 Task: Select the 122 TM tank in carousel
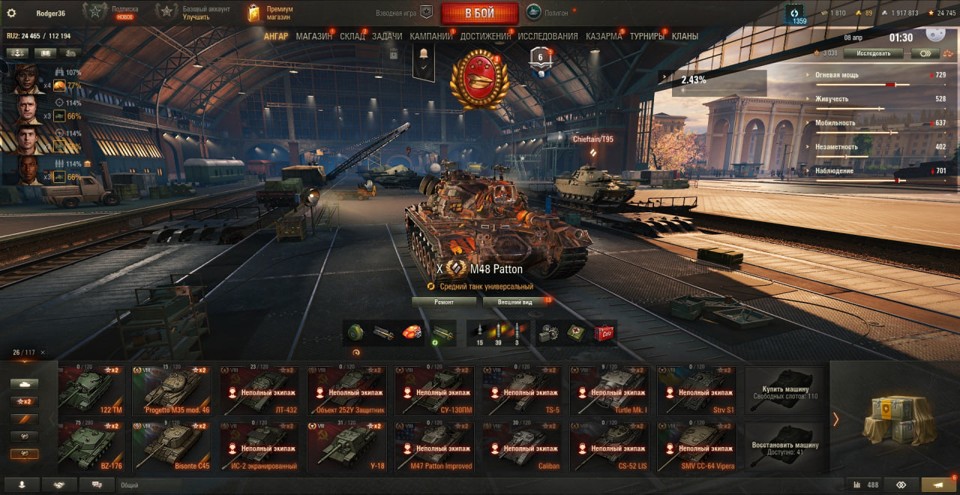coord(99,390)
